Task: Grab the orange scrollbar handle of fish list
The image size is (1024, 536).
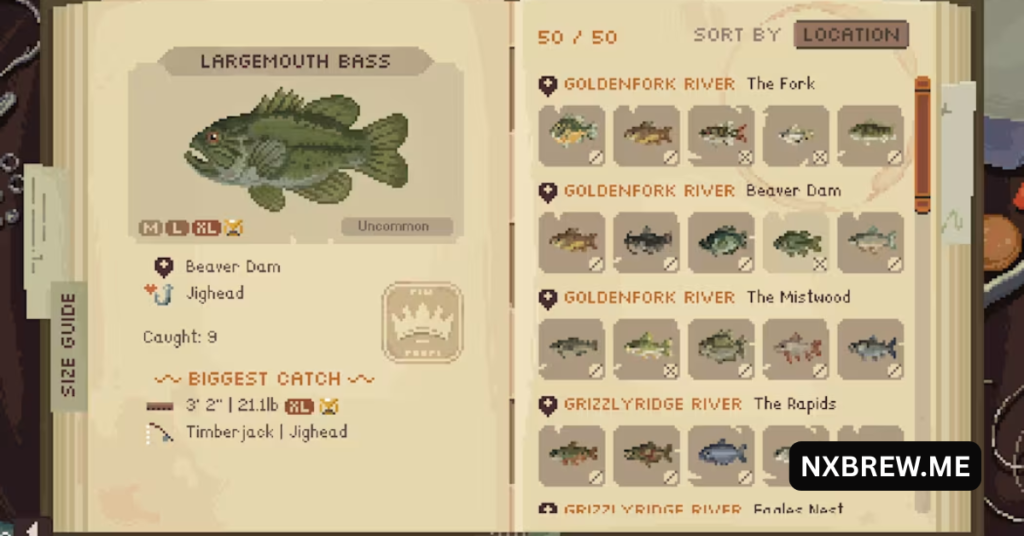Action: click(x=922, y=143)
